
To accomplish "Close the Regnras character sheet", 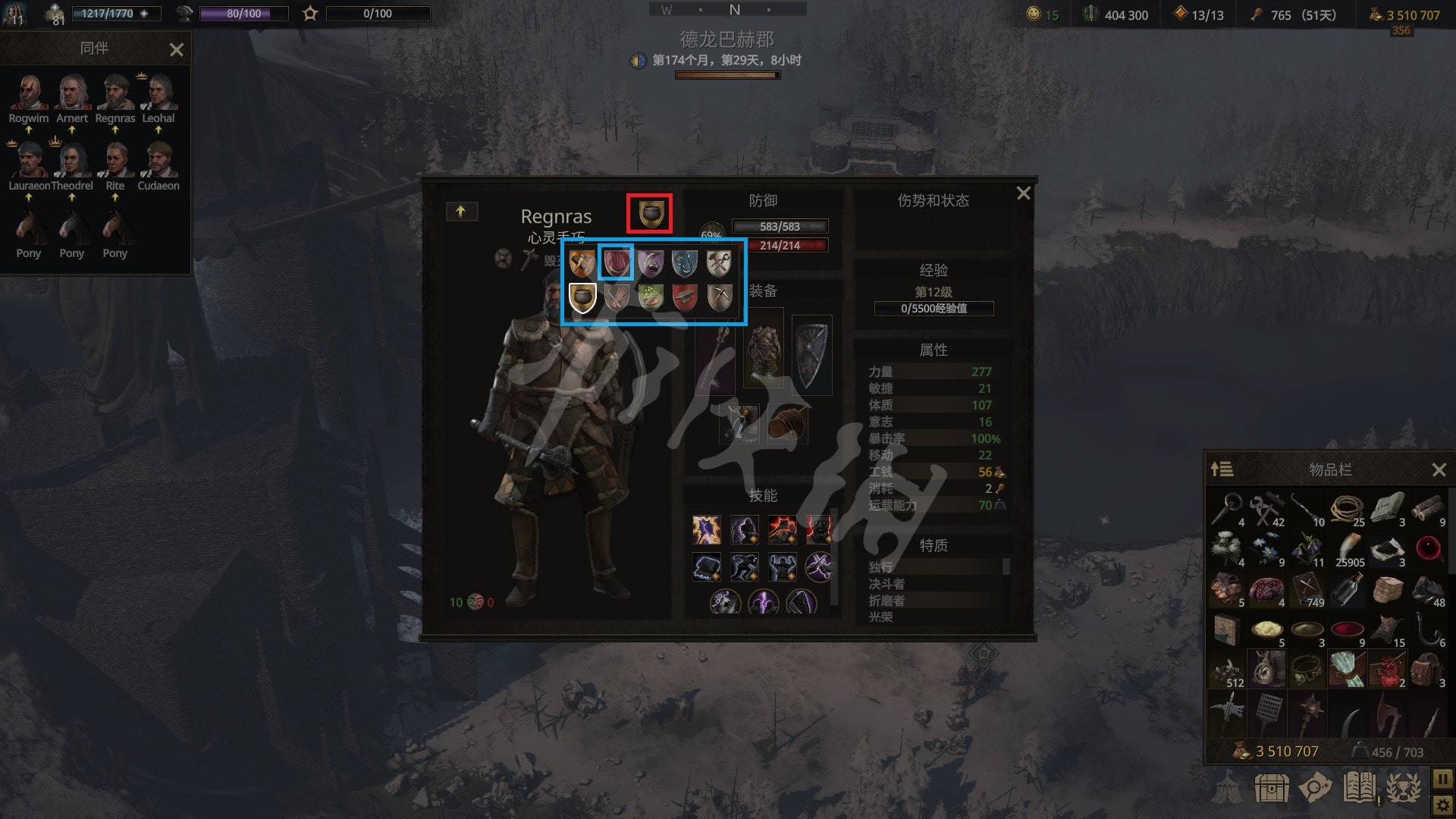I will click(x=1023, y=193).
